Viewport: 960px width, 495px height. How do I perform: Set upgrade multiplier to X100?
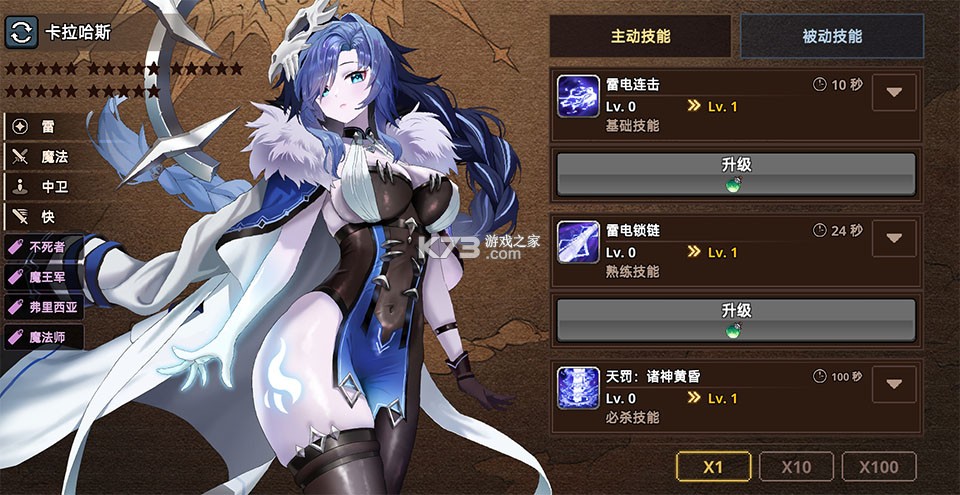pyautogui.click(x=879, y=466)
